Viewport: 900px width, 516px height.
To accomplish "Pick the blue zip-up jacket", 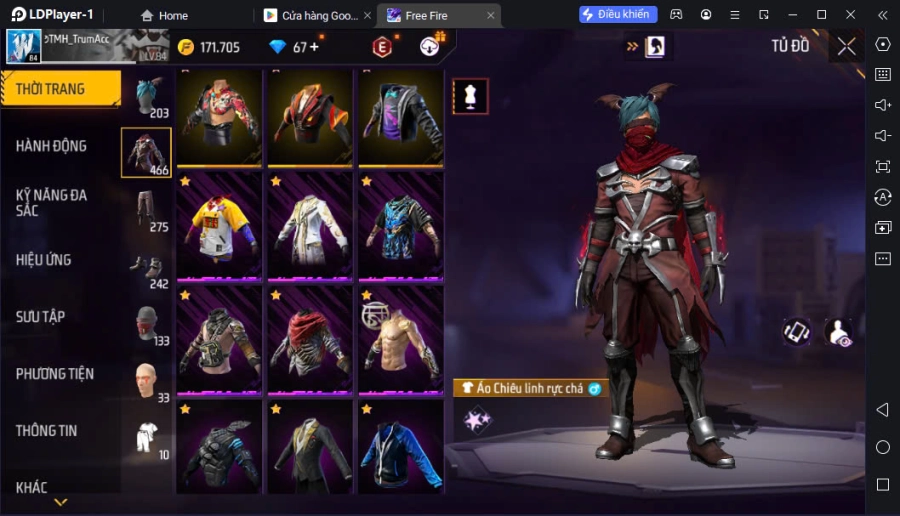I will (400, 447).
